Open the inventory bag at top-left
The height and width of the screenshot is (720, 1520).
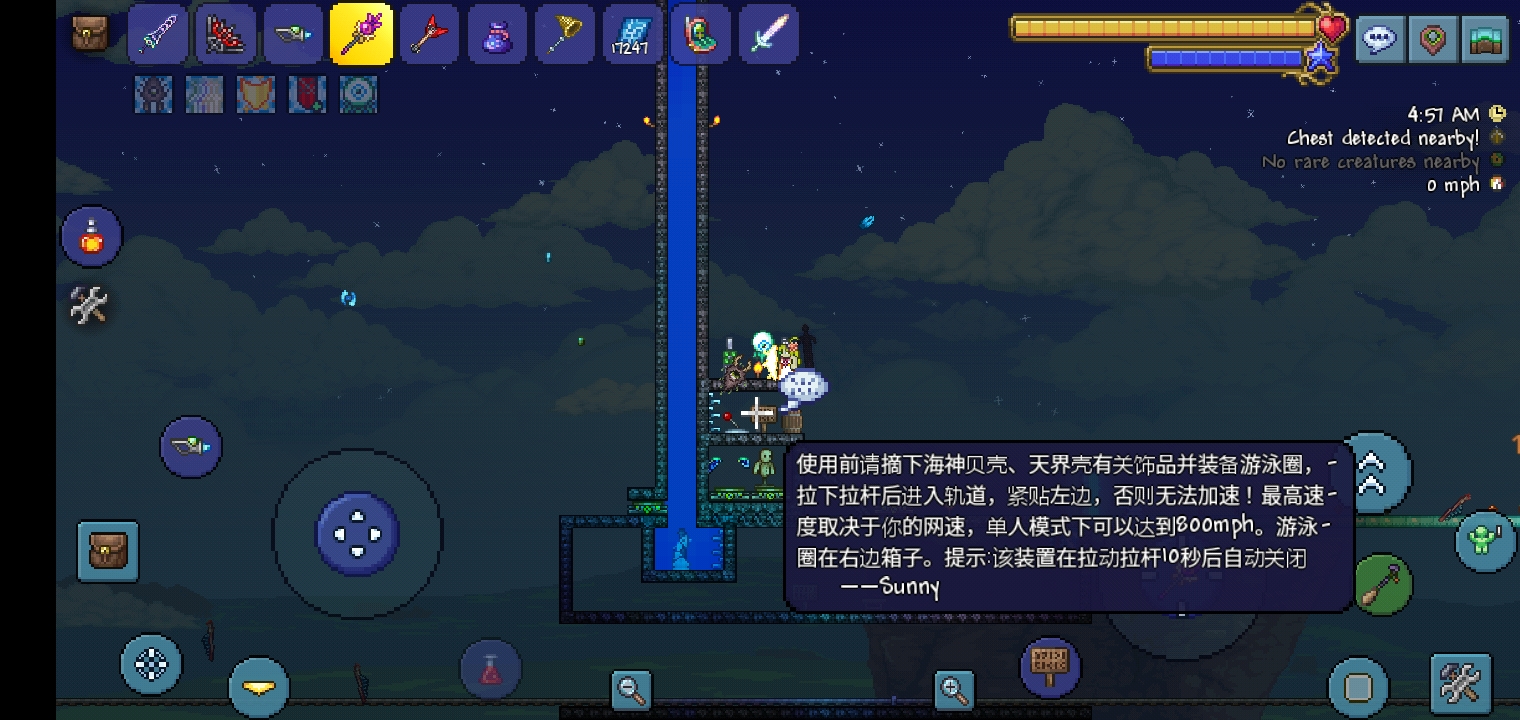click(x=90, y=34)
